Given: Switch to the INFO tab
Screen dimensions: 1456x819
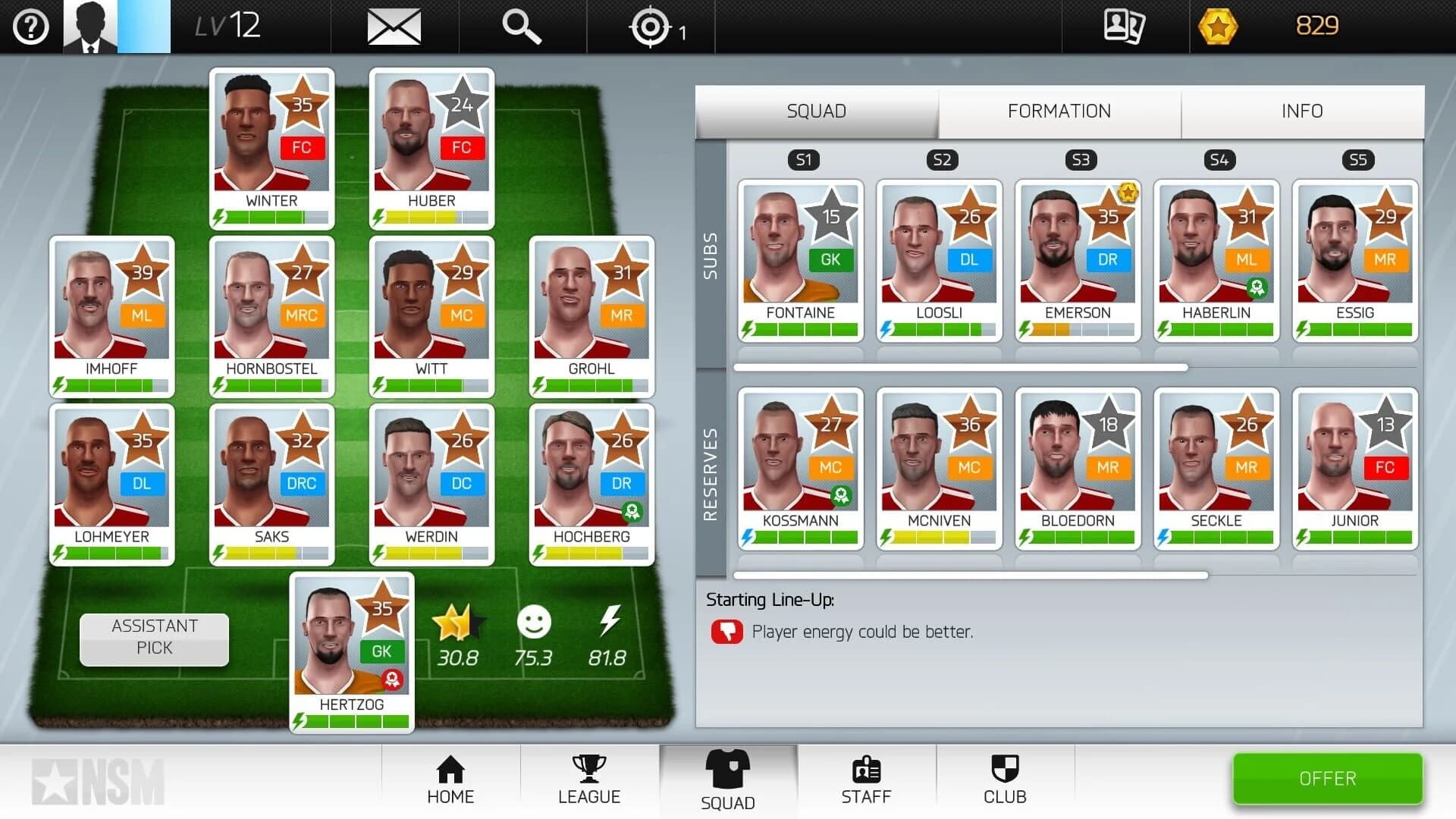Looking at the screenshot, I should coord(1301,111).
